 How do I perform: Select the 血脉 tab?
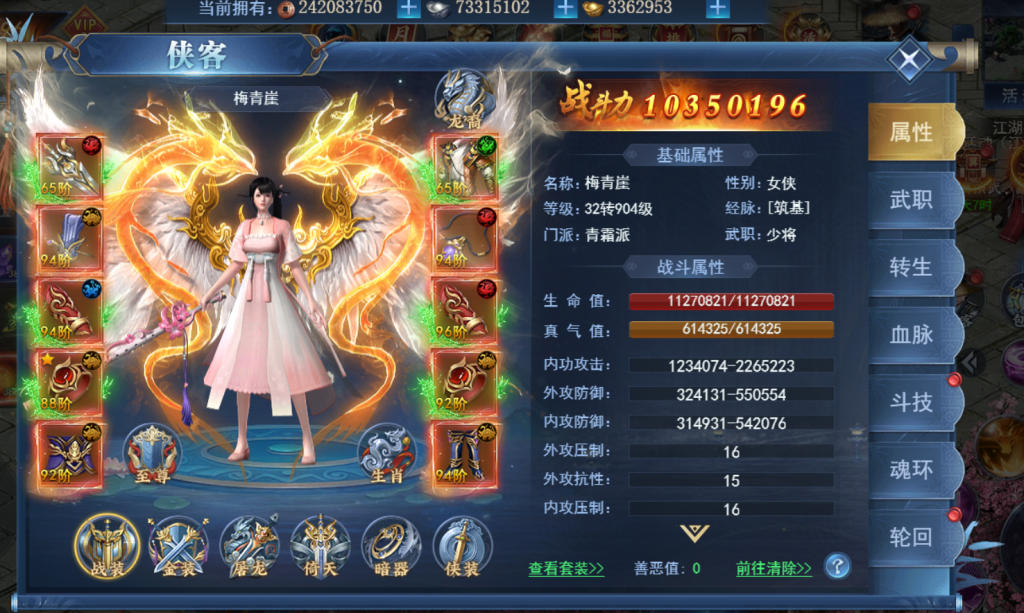(x=911, y=335)
